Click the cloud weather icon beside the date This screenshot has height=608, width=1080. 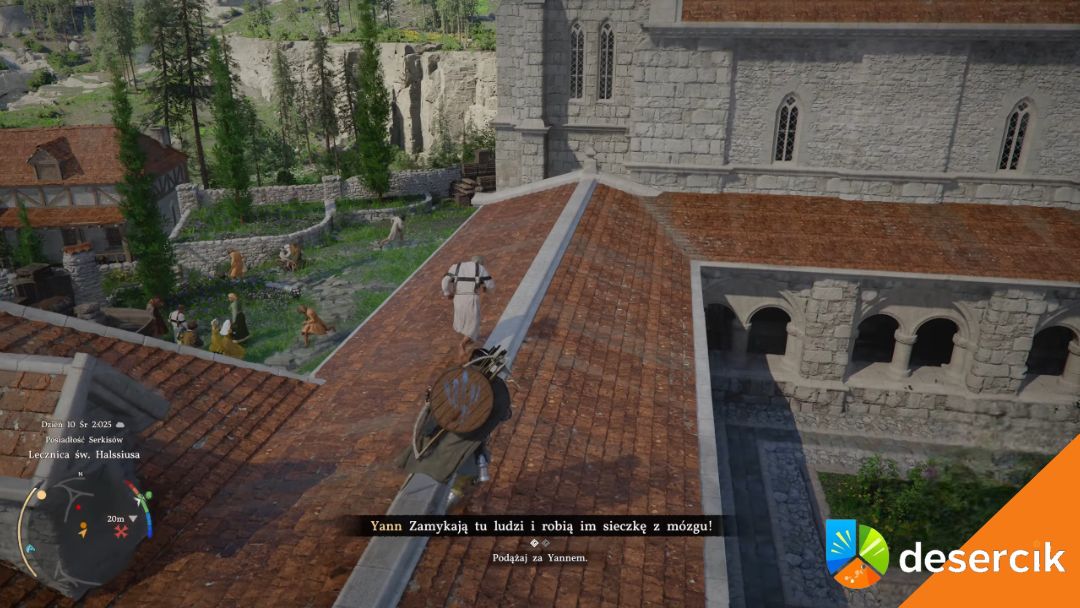pos(120,425)
